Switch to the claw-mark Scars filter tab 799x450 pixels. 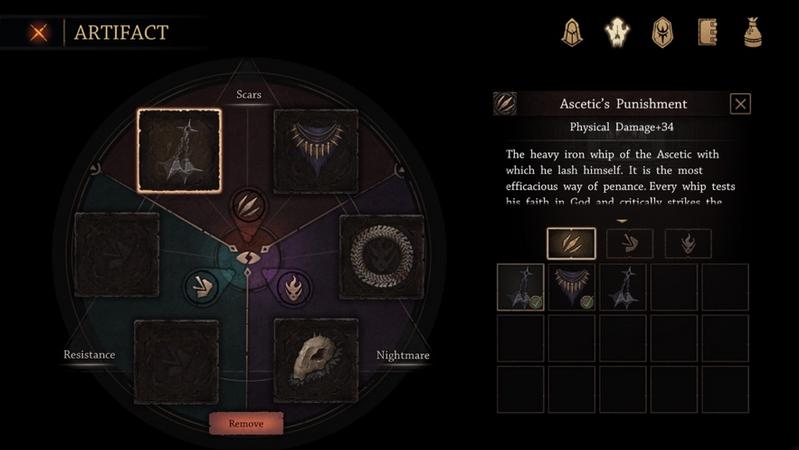(x=571, y=243)
